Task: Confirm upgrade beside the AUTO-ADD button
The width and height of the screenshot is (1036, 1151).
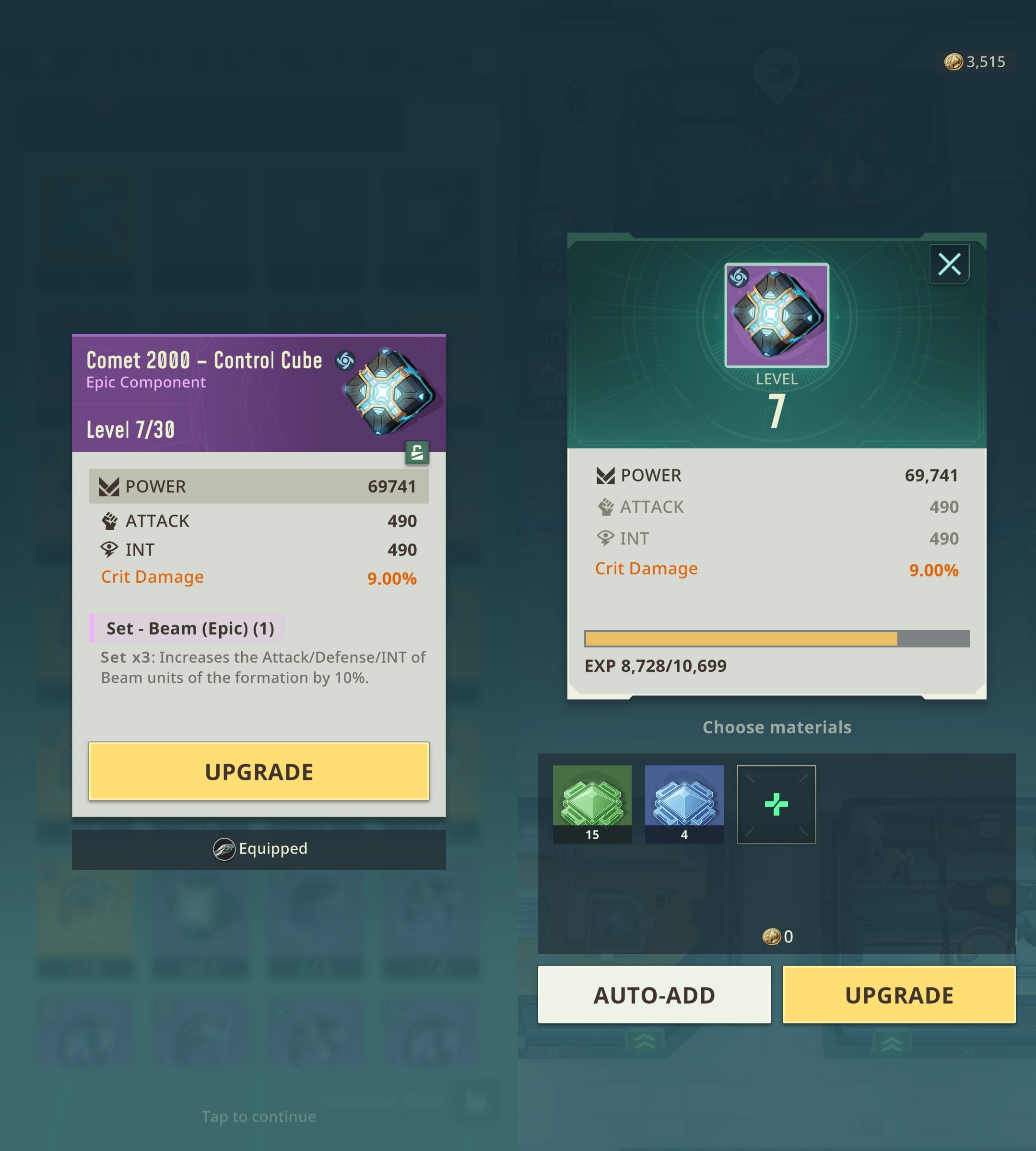Action: pyautogui.click(x=899, y=995)
